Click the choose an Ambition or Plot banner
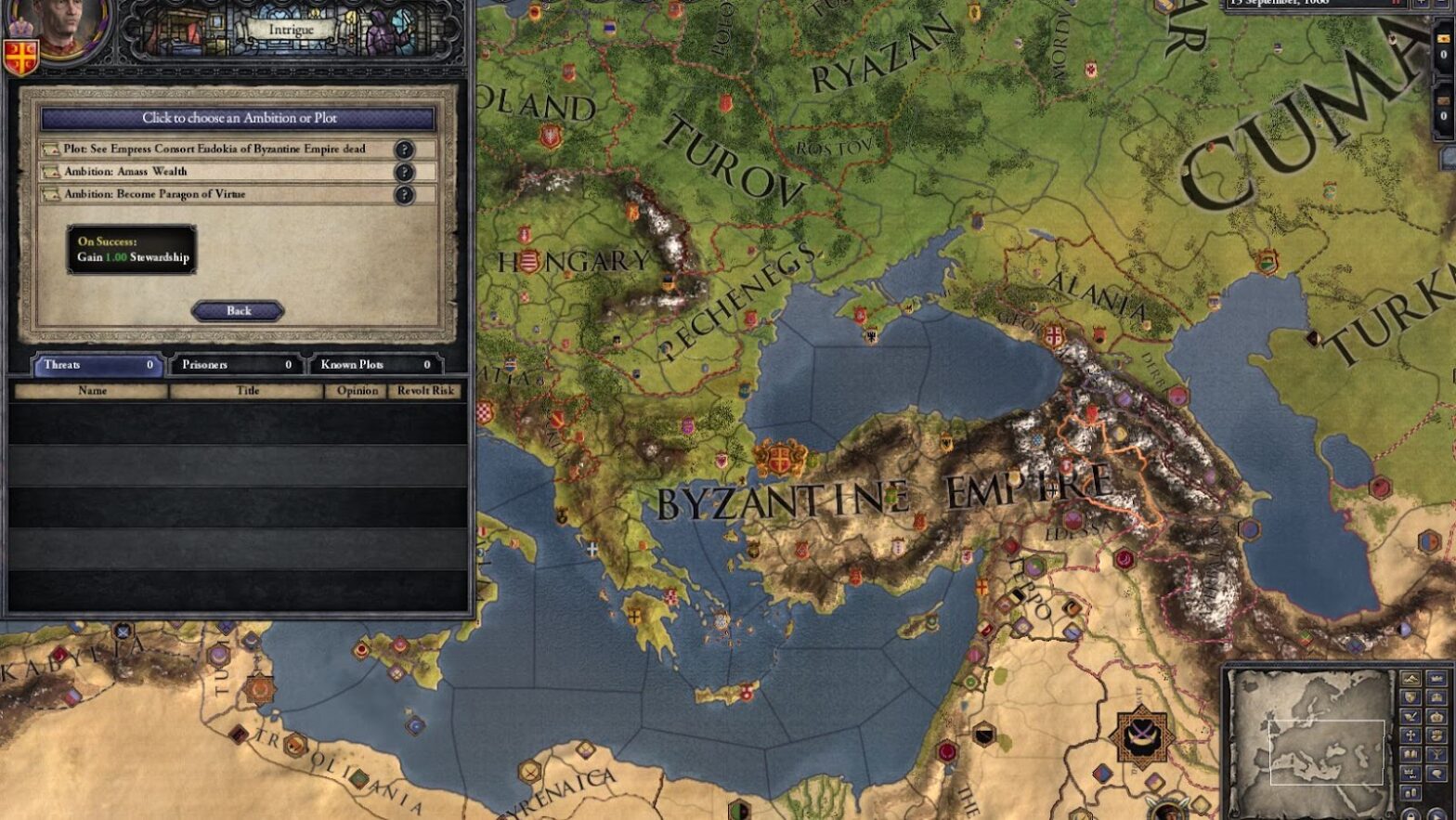 [x=240, y=119]
